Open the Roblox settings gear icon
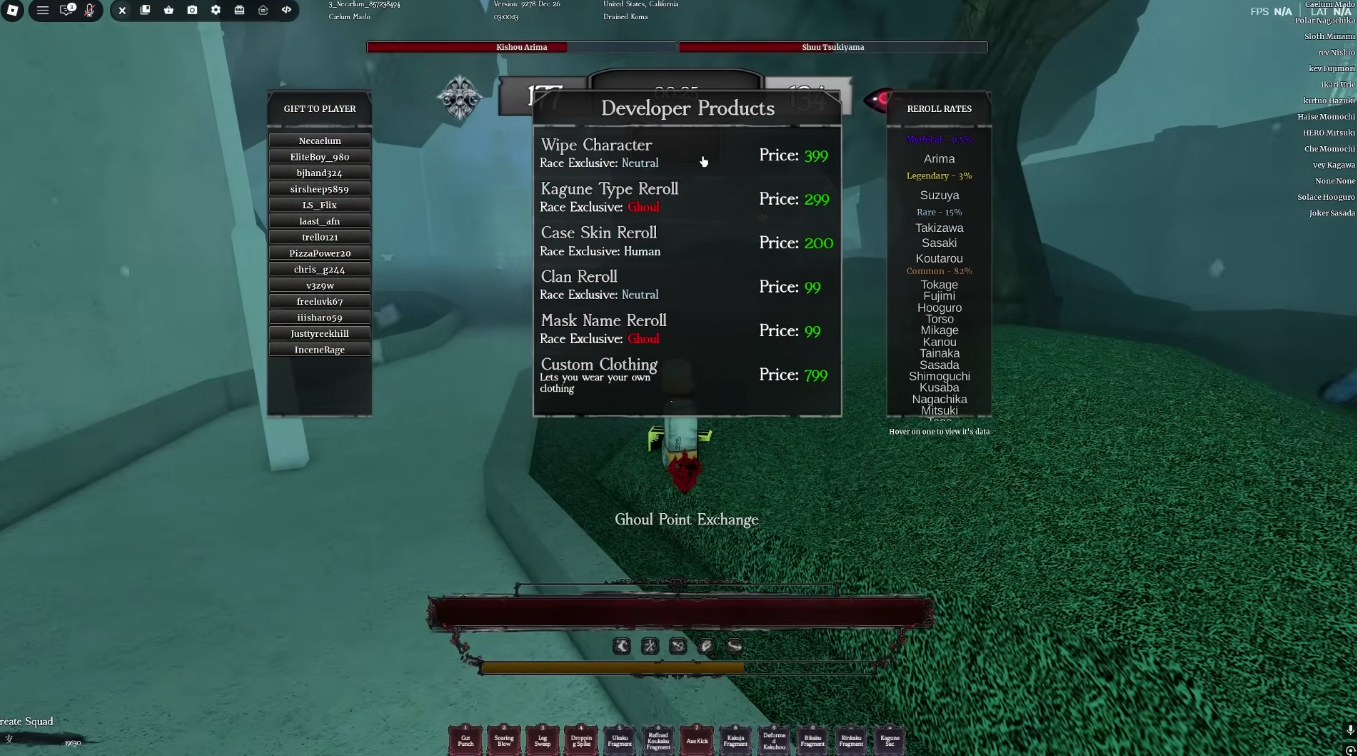 [x=216, y=11]
